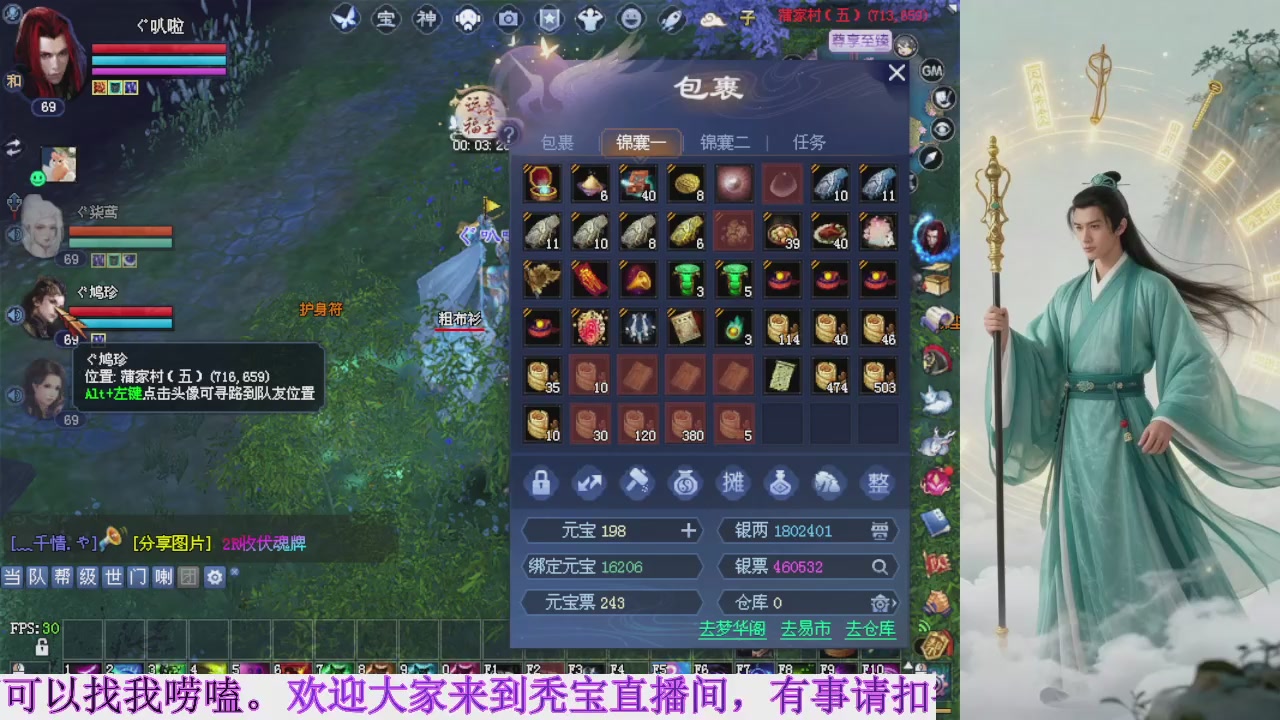Collapse the minimap arrows on the left edge
Screen dimensions: 1280x720
click(13, 146)
